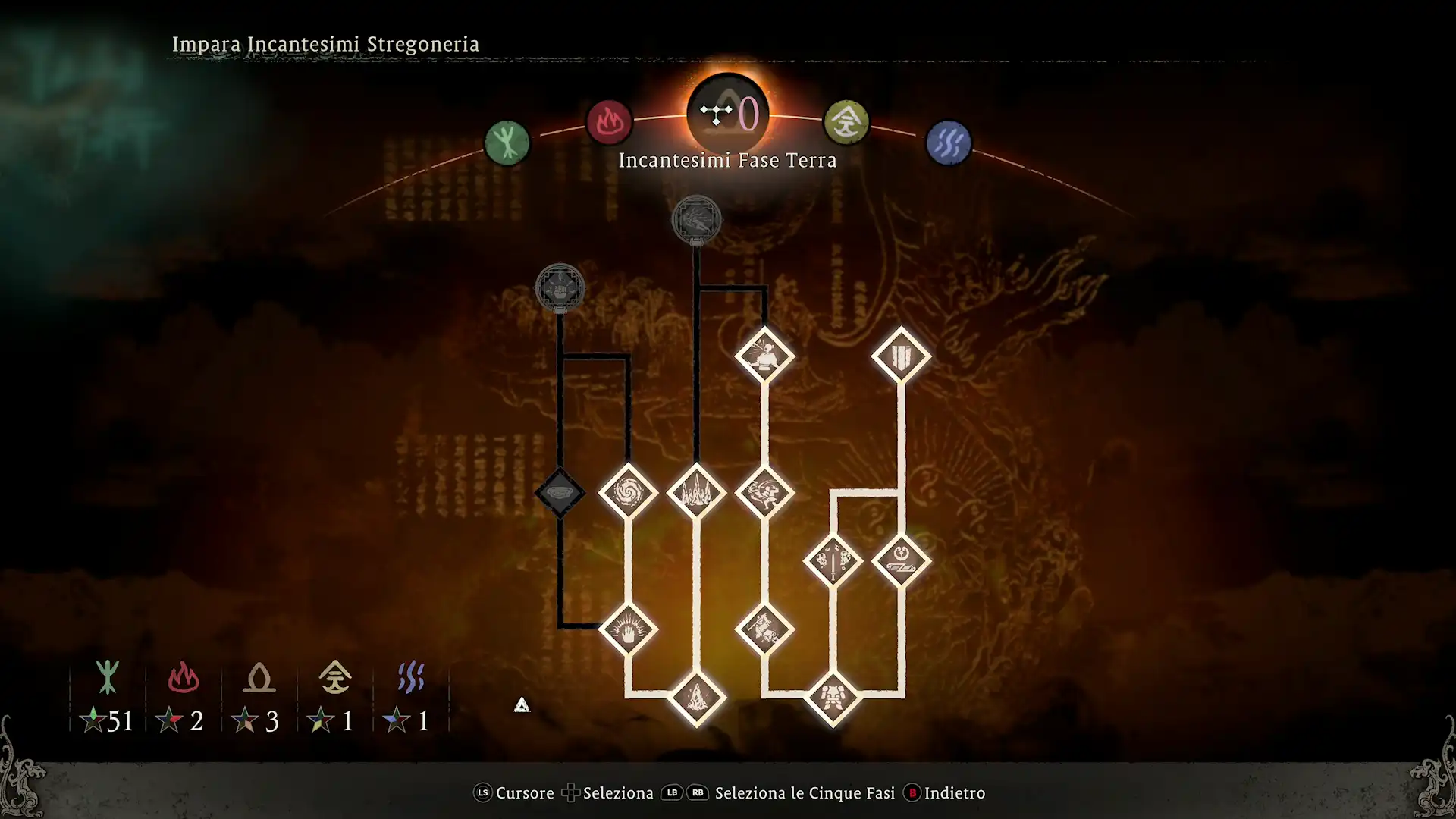Select the stone armor spell node
Viewport: 1456px width, 819px height.
833,700
